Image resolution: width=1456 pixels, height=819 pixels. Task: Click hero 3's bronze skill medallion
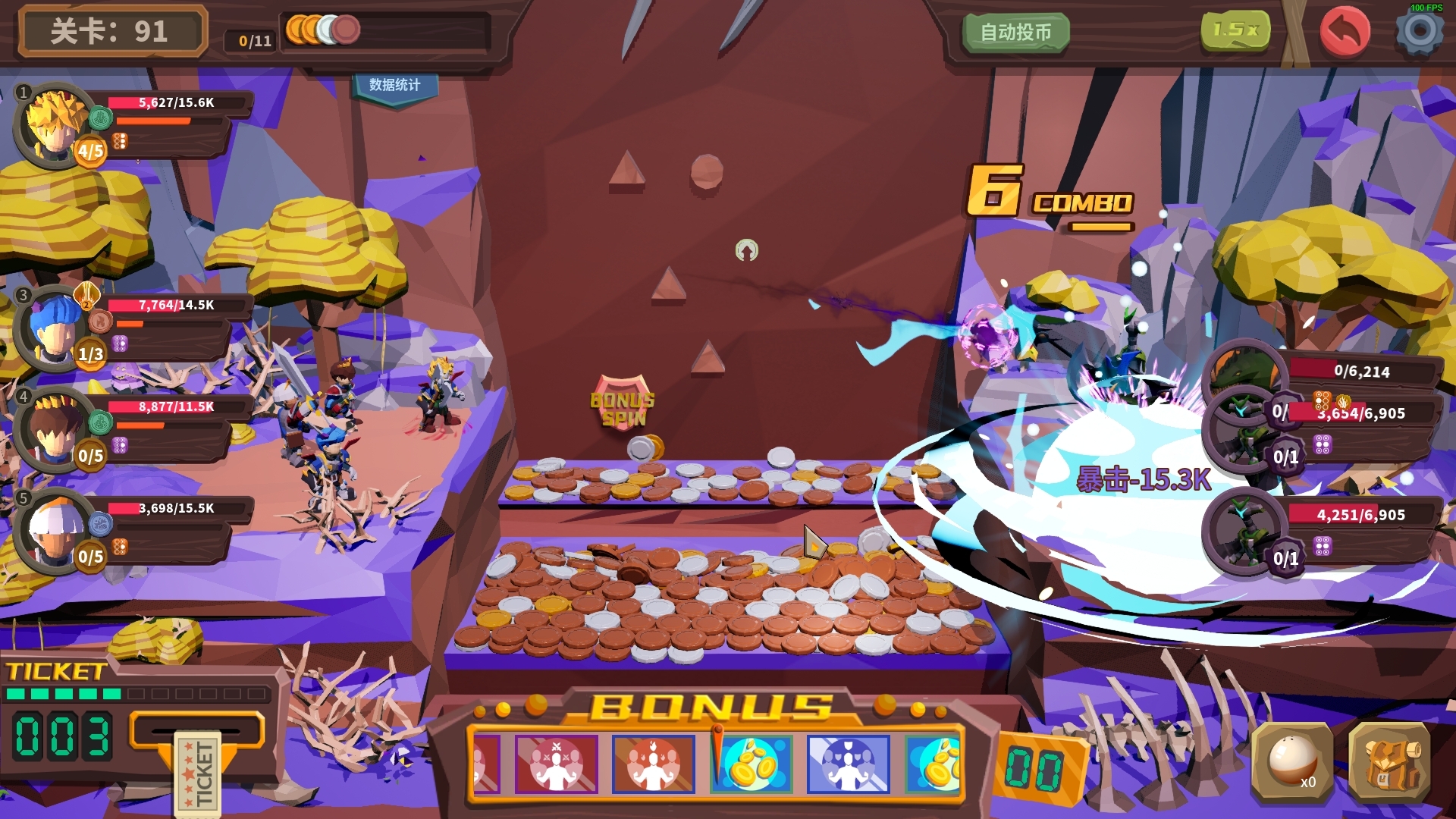[x=100, y=321]
